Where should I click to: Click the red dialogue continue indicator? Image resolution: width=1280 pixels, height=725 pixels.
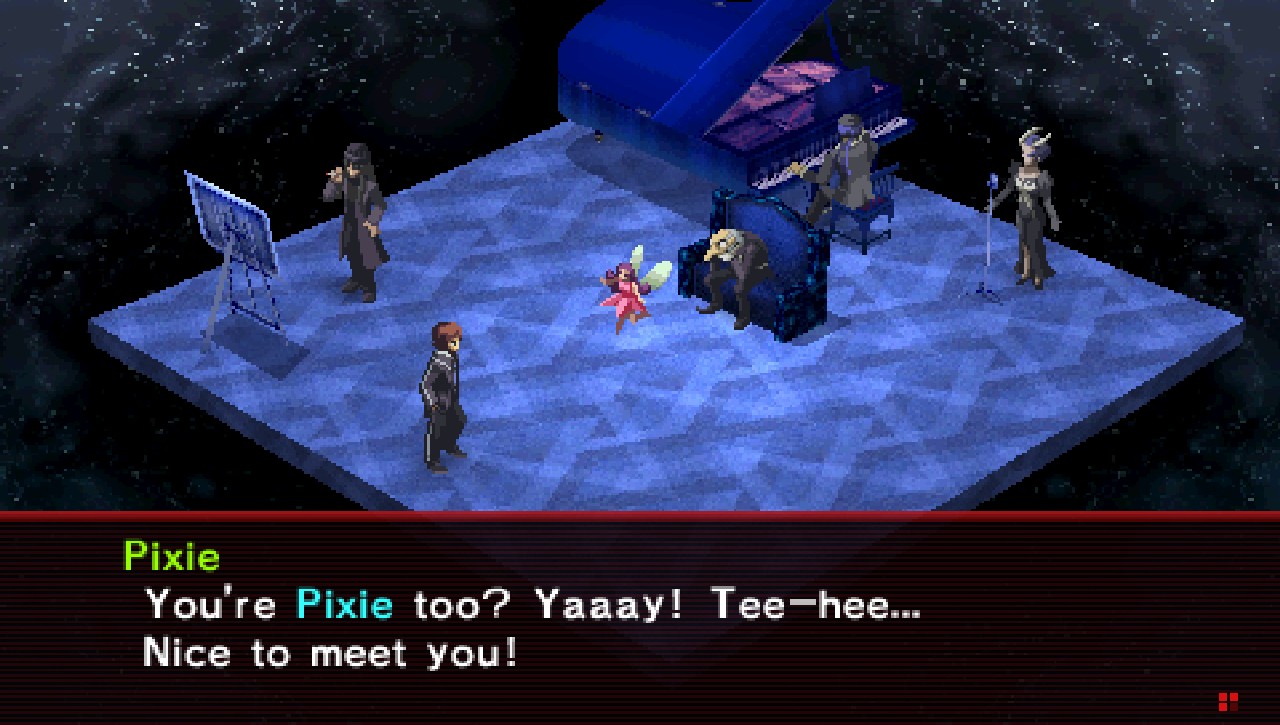pos(1228,701)
